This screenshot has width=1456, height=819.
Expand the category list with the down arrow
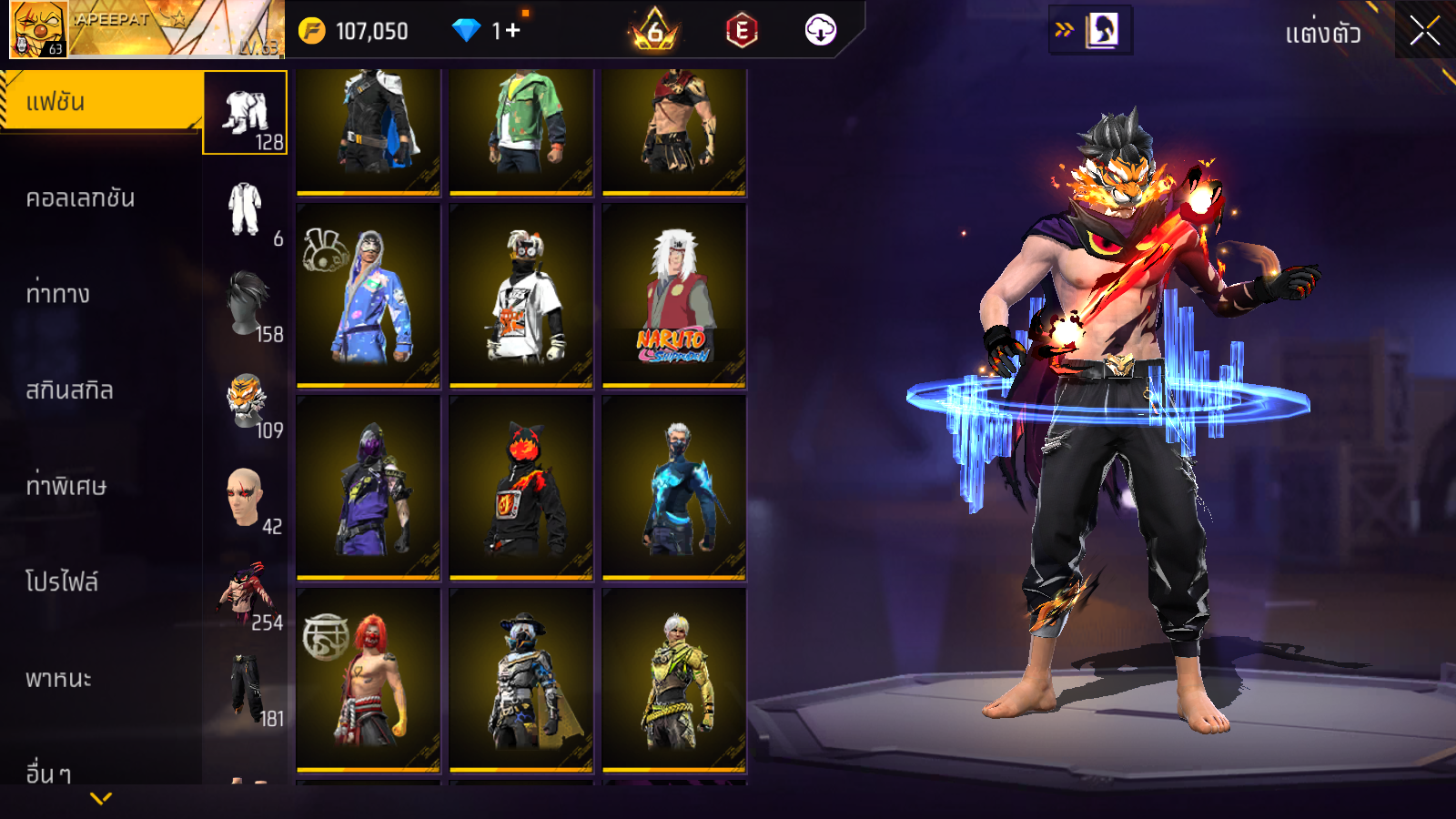point(101,798)
